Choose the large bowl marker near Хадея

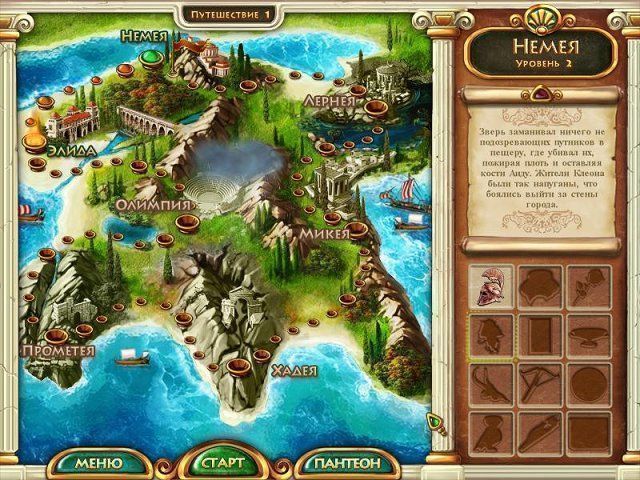pyautogui.click(x=237, y=368)
